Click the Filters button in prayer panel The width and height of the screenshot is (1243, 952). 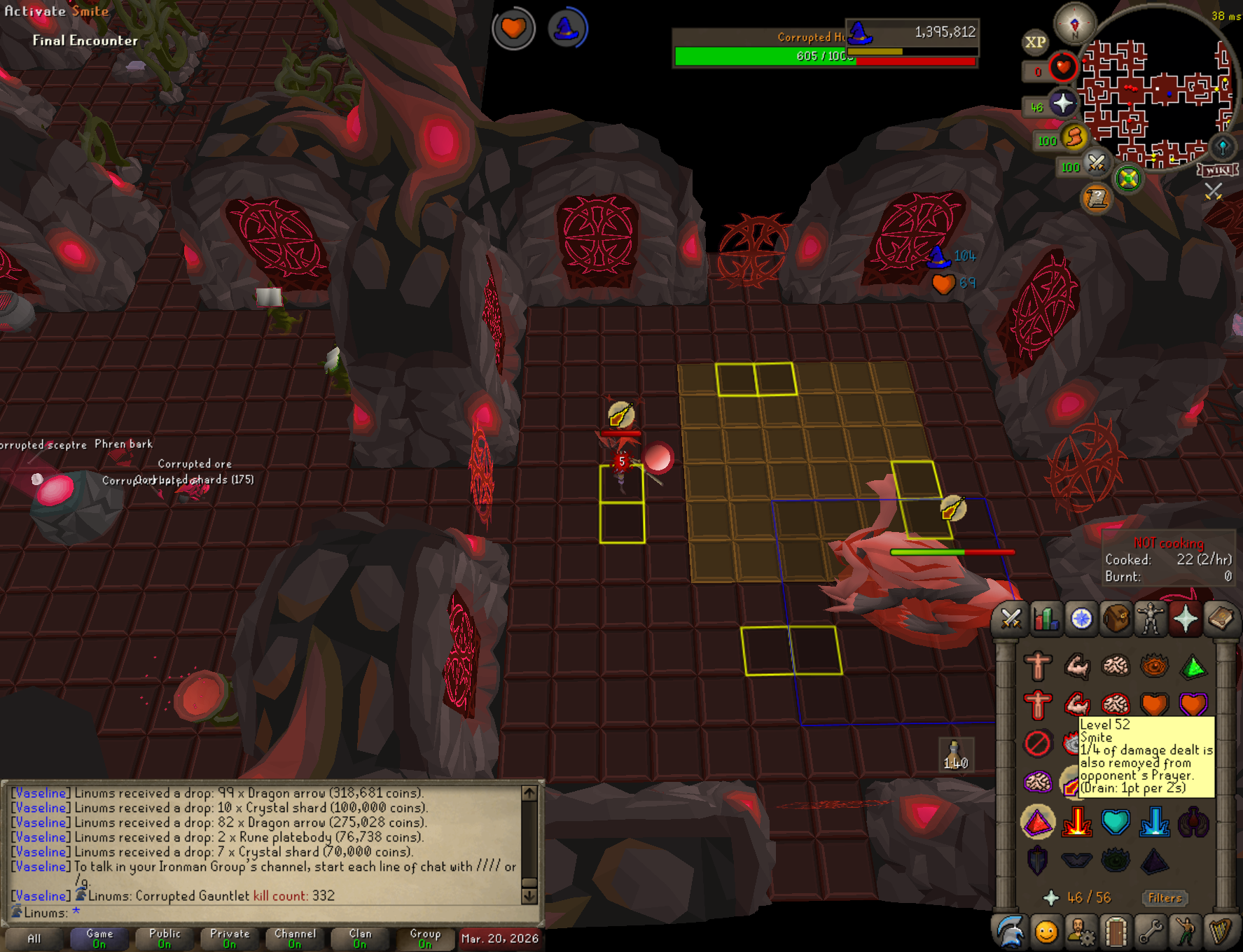pos(1165,897)
